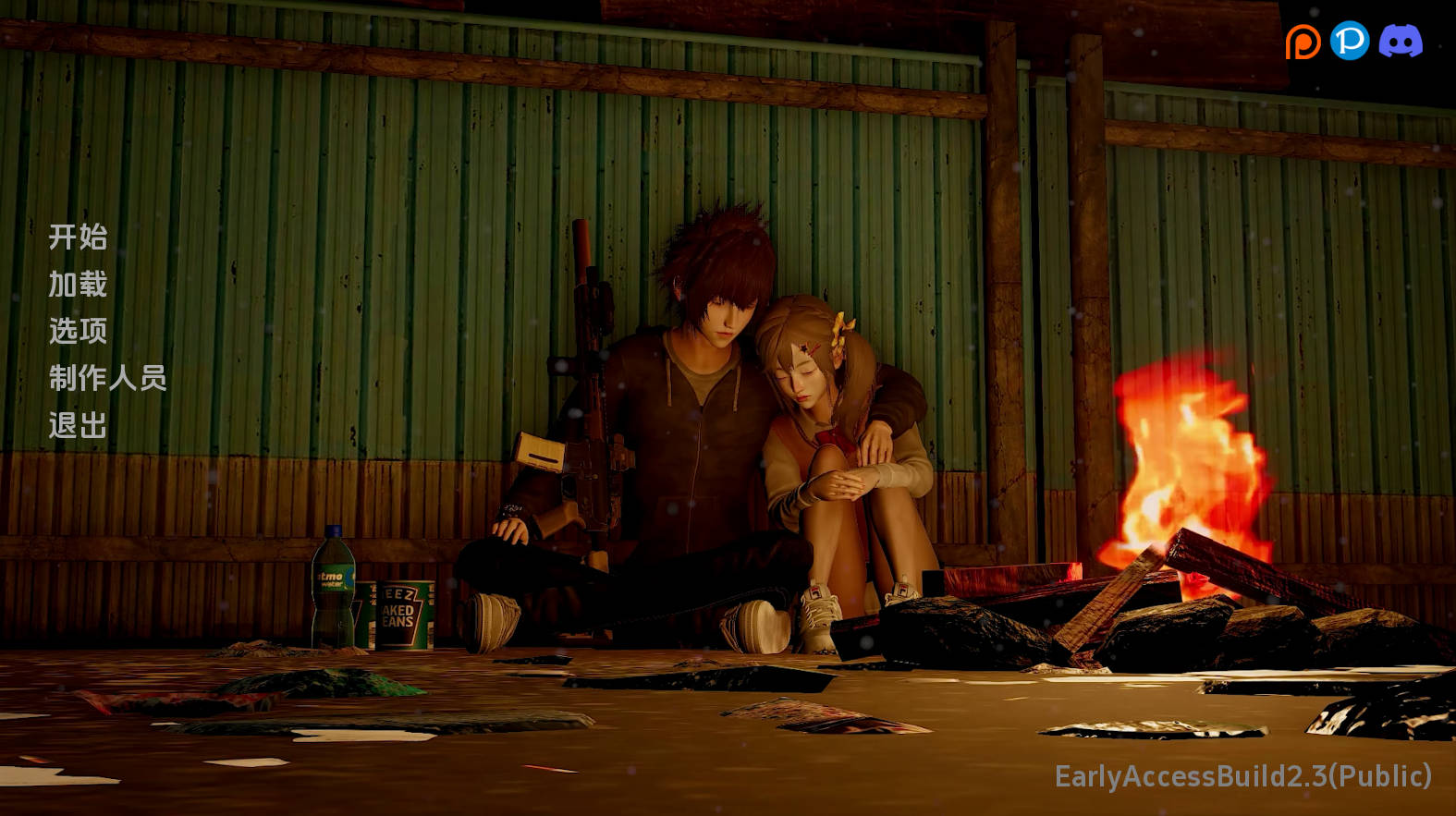View the 制作人员 credits
Screen dimensions: 1456x816
[x=107, y=378]
